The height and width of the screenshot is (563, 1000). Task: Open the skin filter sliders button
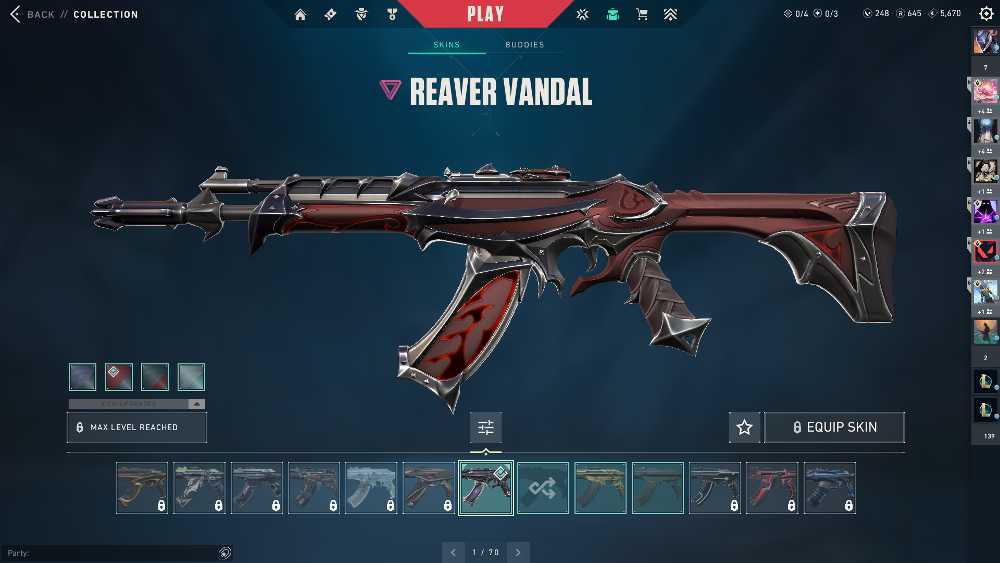(x=486, y=427)
